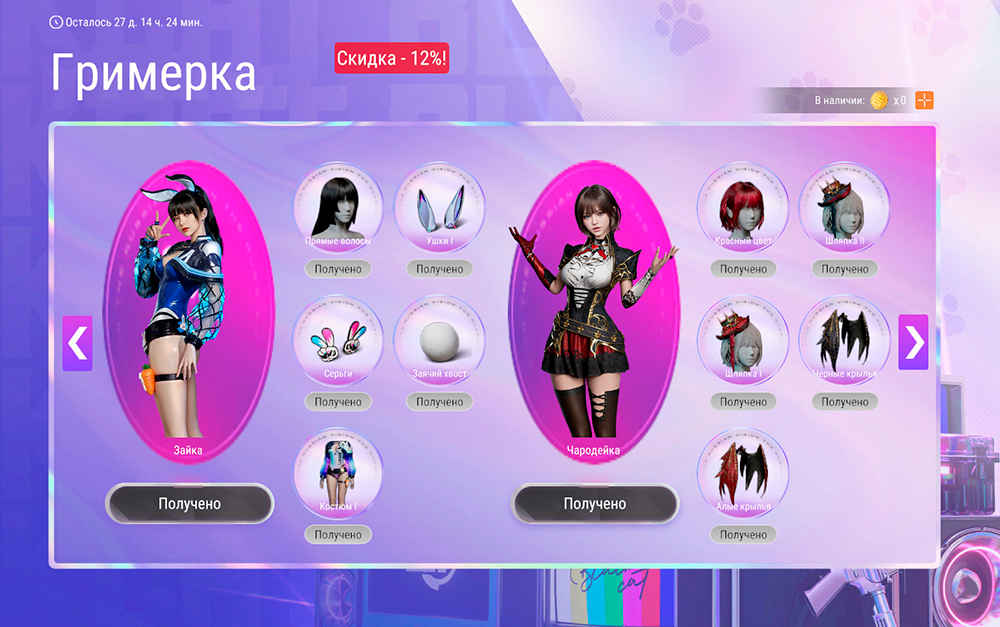The width and height of the screenshot is (1000, 627).
Task: Pick the Алые крылья wings item
Action: pos(743,473)
